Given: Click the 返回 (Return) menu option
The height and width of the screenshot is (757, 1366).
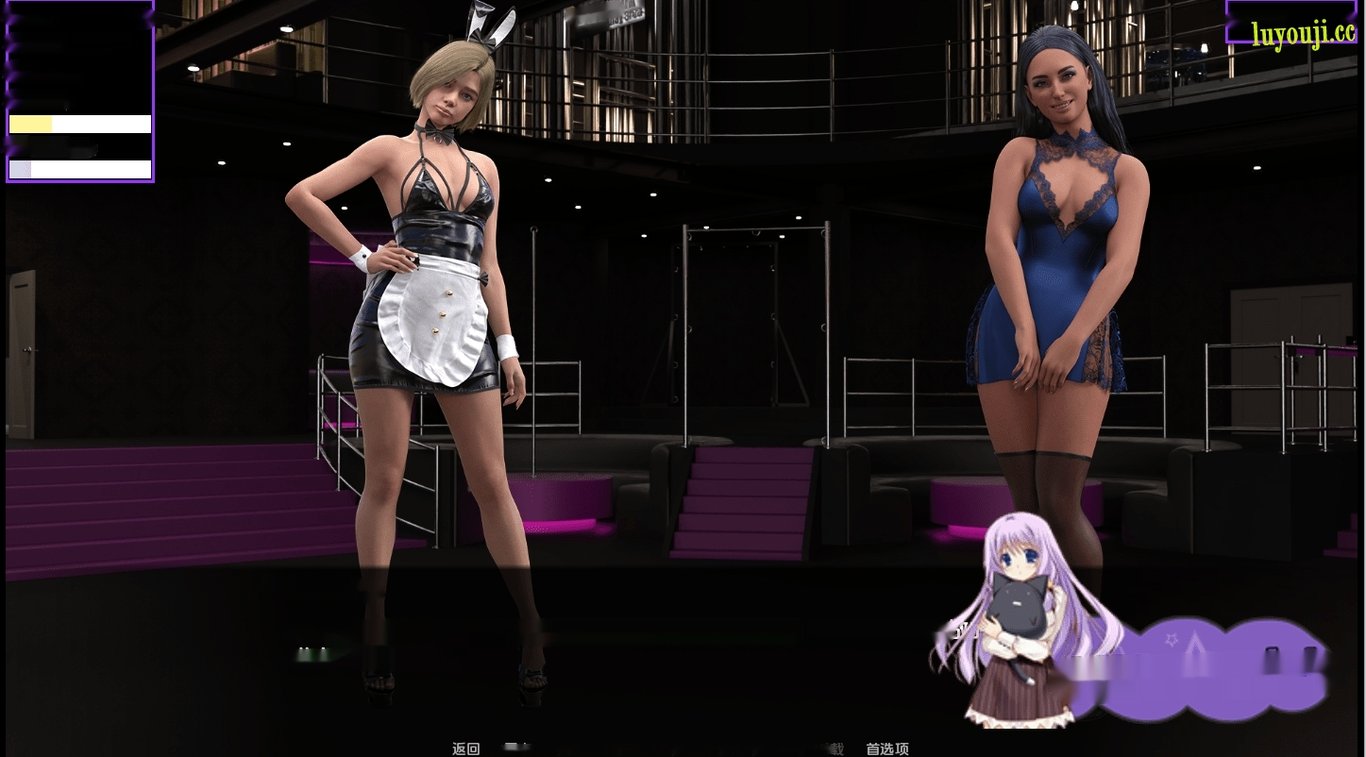Looking at the screenshot, I should tap(464, 747).
